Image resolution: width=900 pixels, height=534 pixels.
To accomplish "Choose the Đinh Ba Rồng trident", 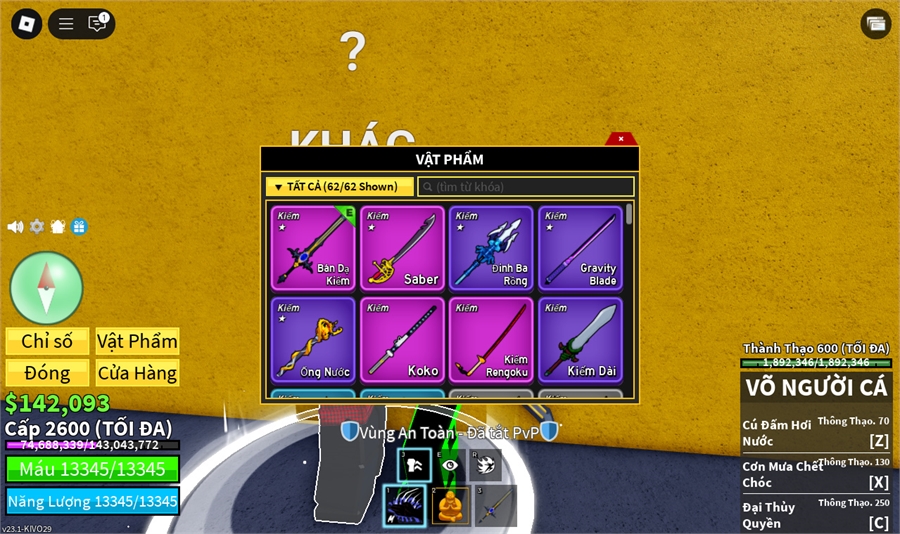I will point(491,248).
